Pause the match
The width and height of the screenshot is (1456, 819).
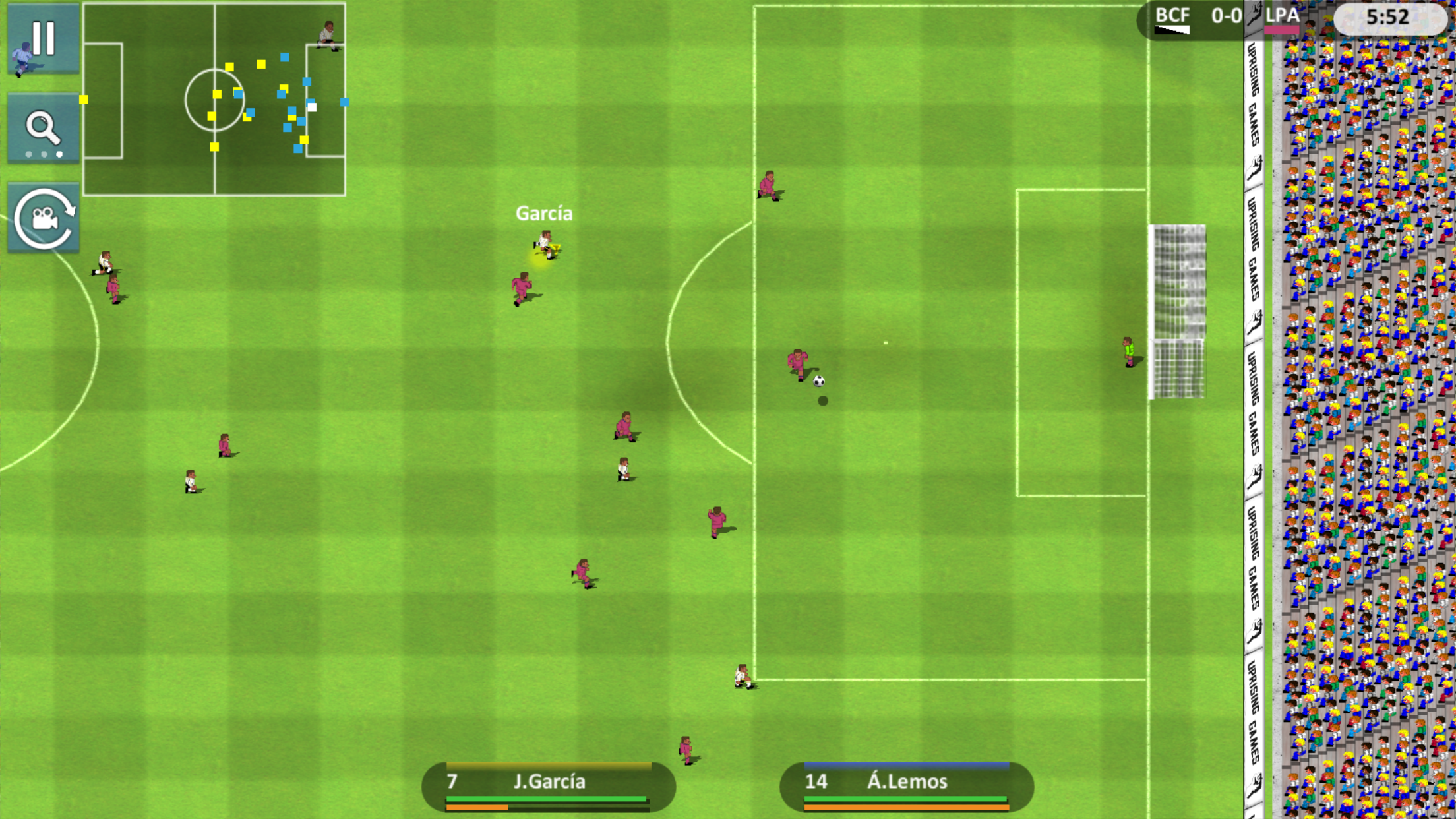point(44,38)
